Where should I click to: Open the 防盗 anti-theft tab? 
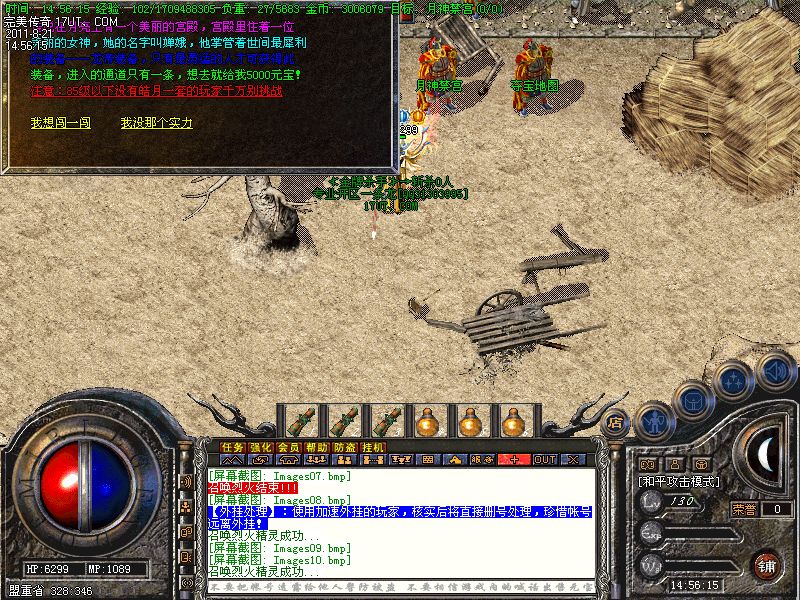click(345, 447)
